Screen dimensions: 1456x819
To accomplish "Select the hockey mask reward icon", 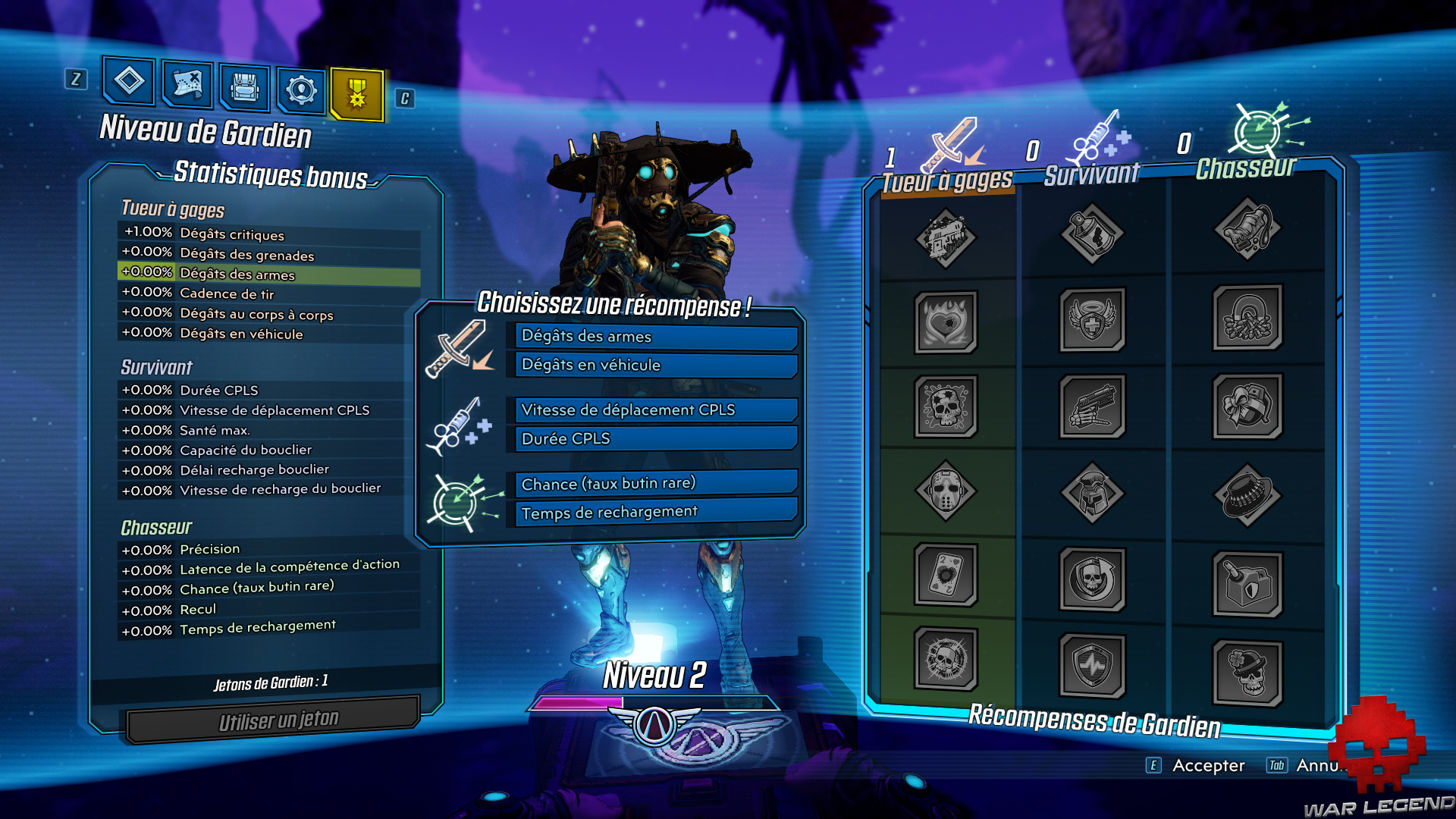I will point(944,491).
